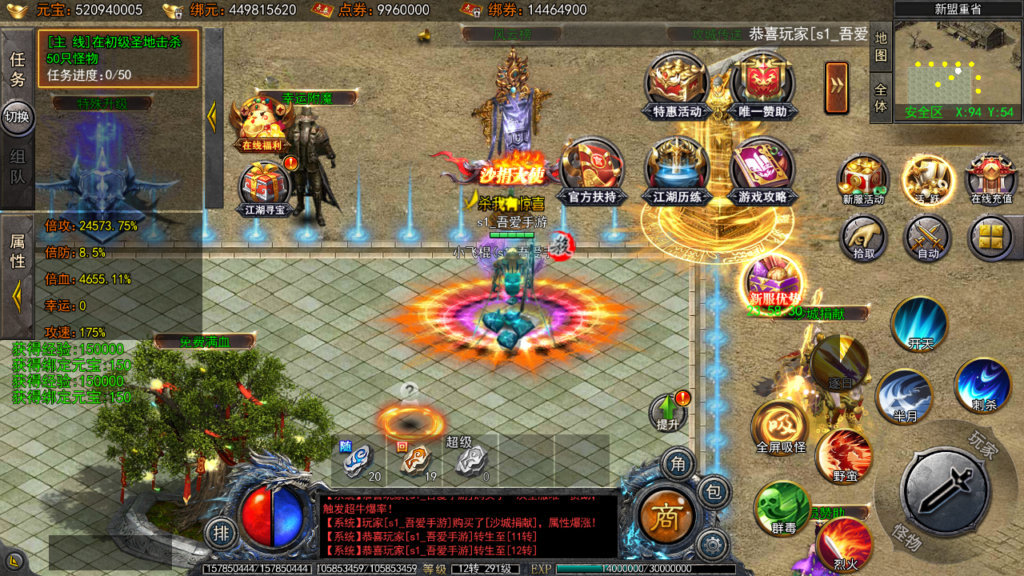Tap the 拾取 pickup hand button
Image resolution: width=1024 pixels, height=576 pixels.
863,238
